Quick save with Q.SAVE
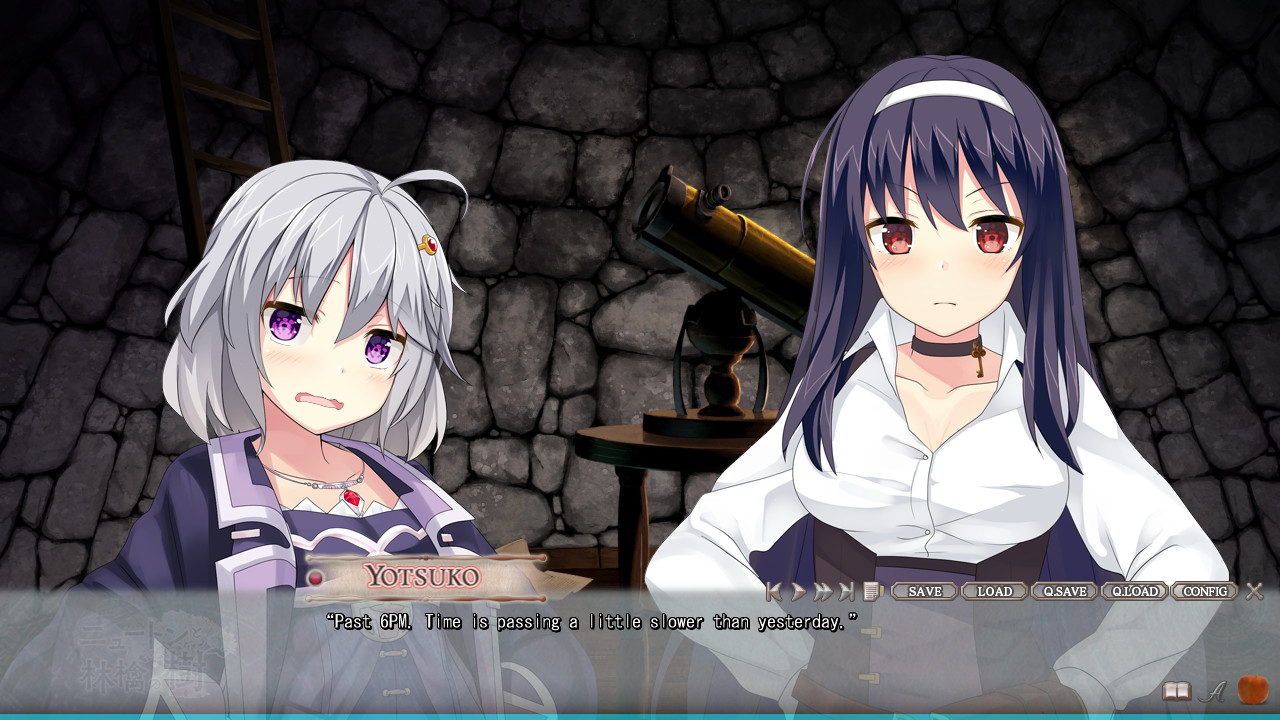Image resolution: width=1280 pixels, height=720 pixels. click(x=1064, y=591)
